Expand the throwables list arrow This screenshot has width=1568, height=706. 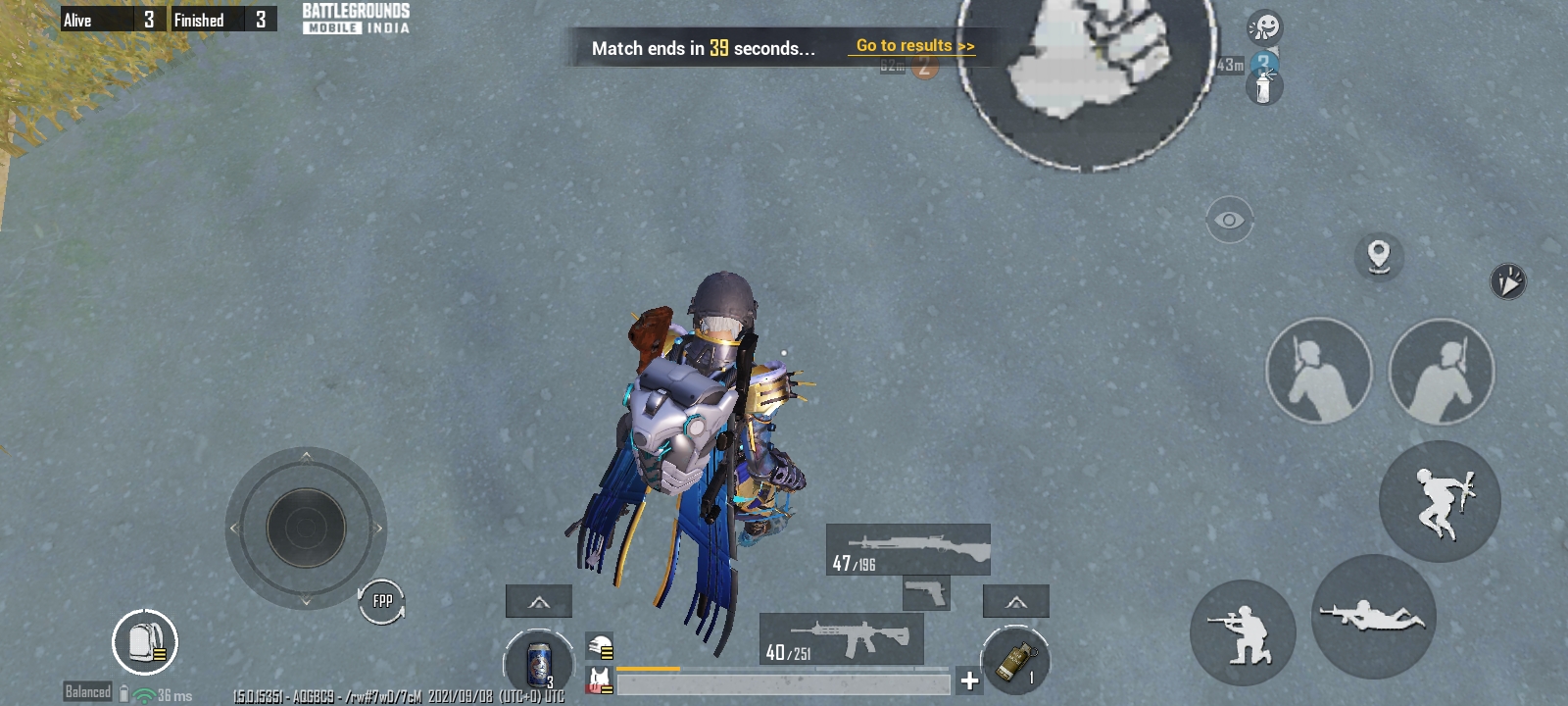point(1016,601)
